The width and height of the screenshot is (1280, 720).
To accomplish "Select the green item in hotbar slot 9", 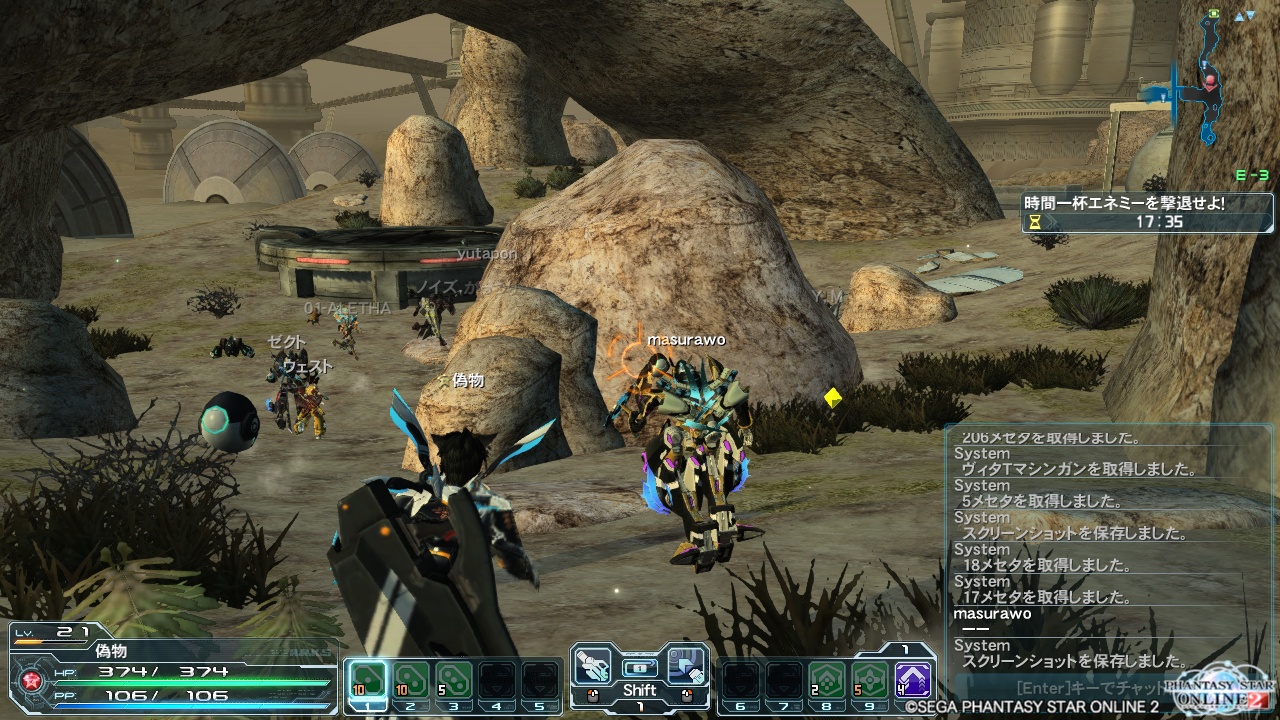I will [869, 680].
